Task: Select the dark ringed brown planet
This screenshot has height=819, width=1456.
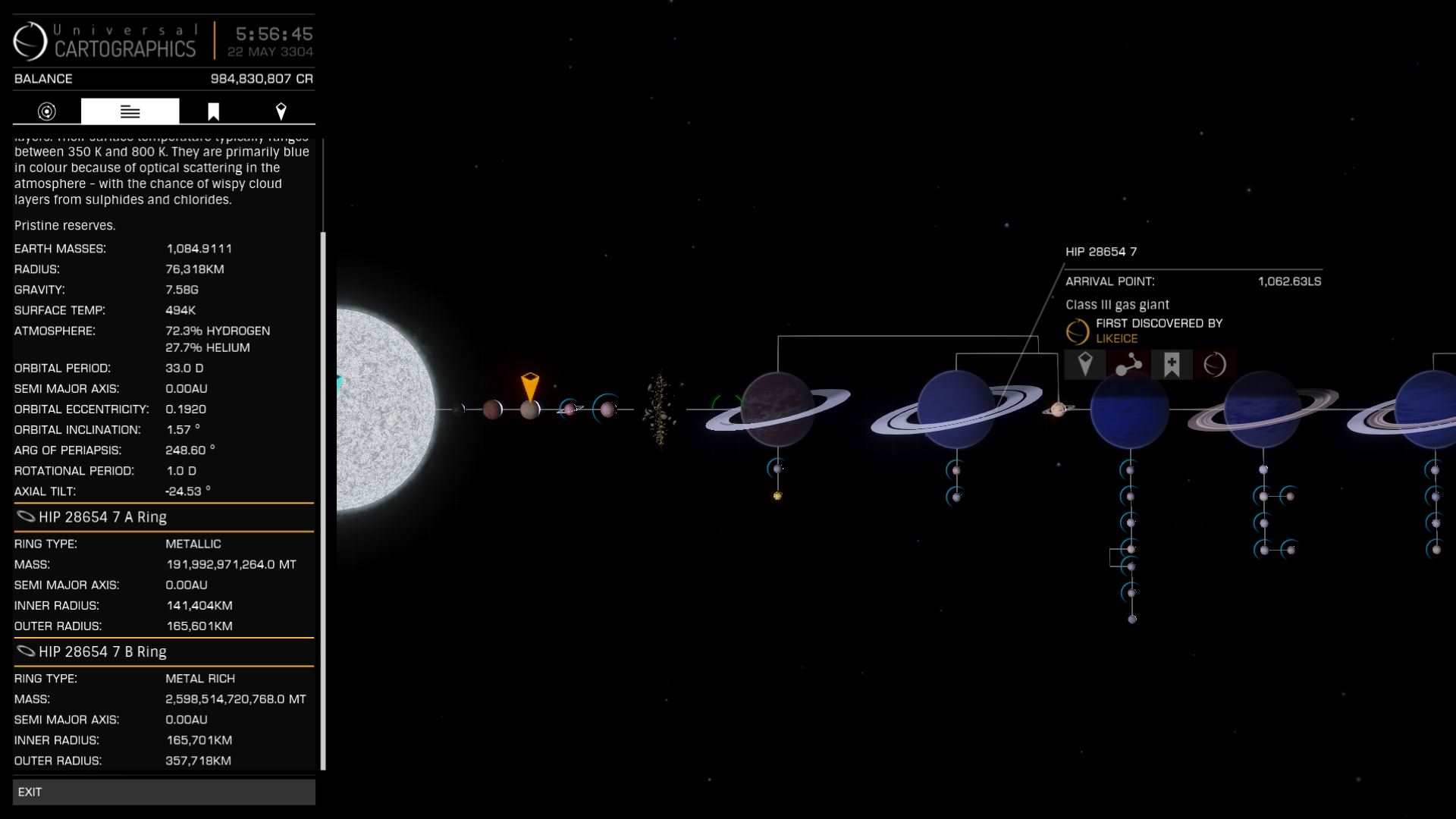Action: point(777,409)
